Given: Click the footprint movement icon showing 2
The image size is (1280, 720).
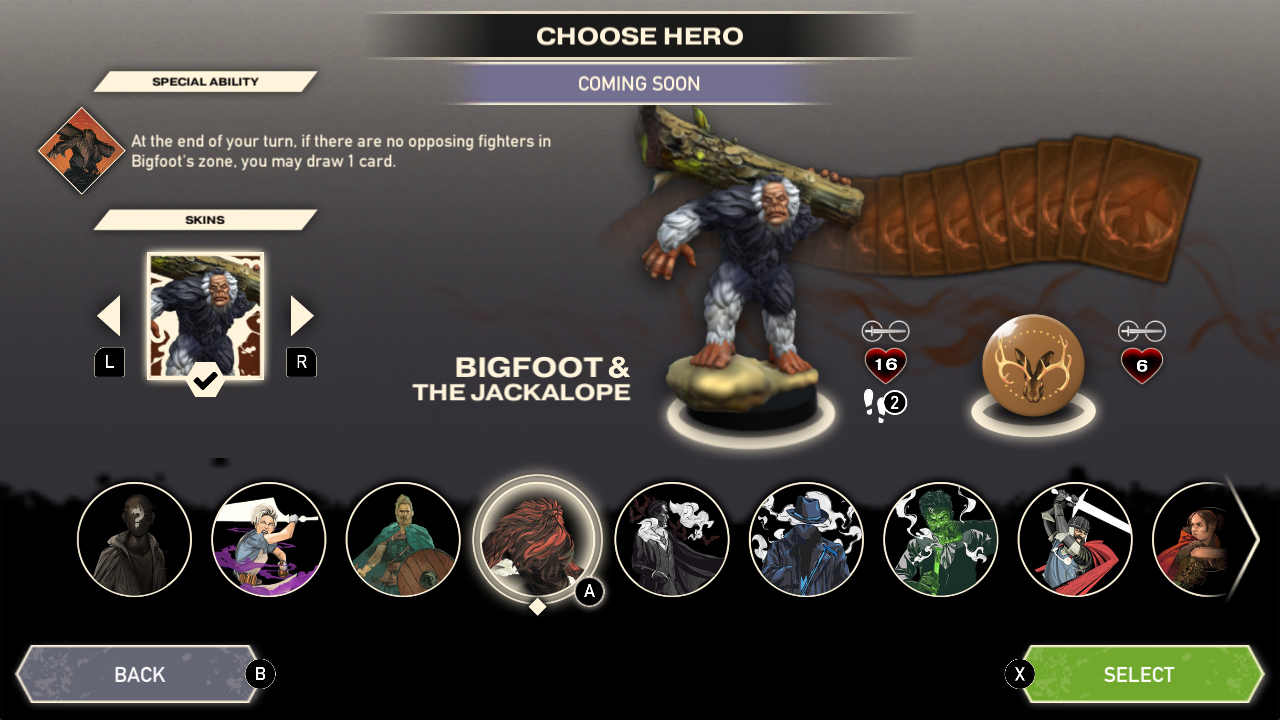Looking at the screenshot, I should (x=884, y=403).
